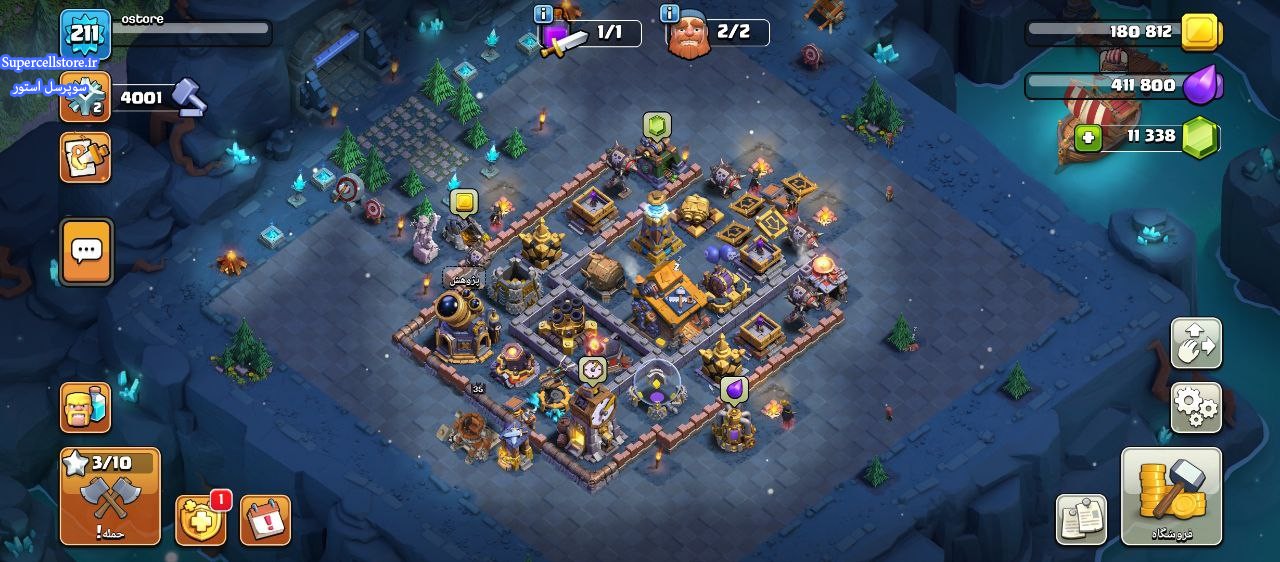The image size is (1280, 562).
Task: Open the pinned notes icon
Action: point(1081,520)
